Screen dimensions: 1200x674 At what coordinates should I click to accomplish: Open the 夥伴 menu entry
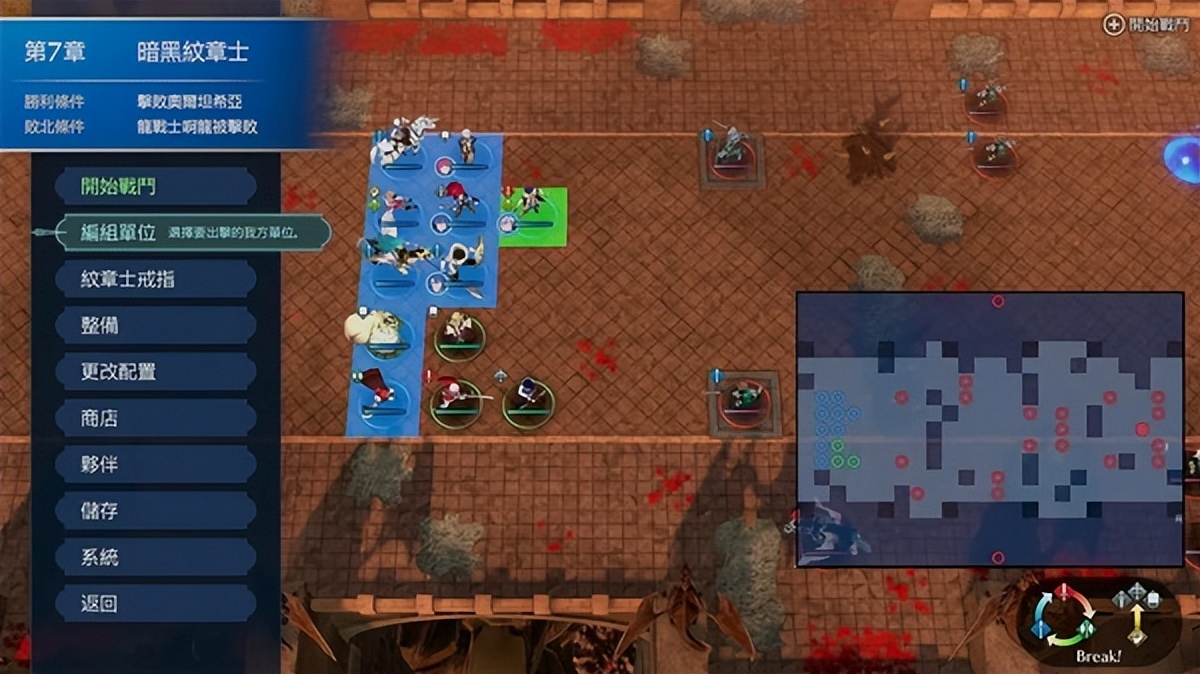click(x=155, y=465)
